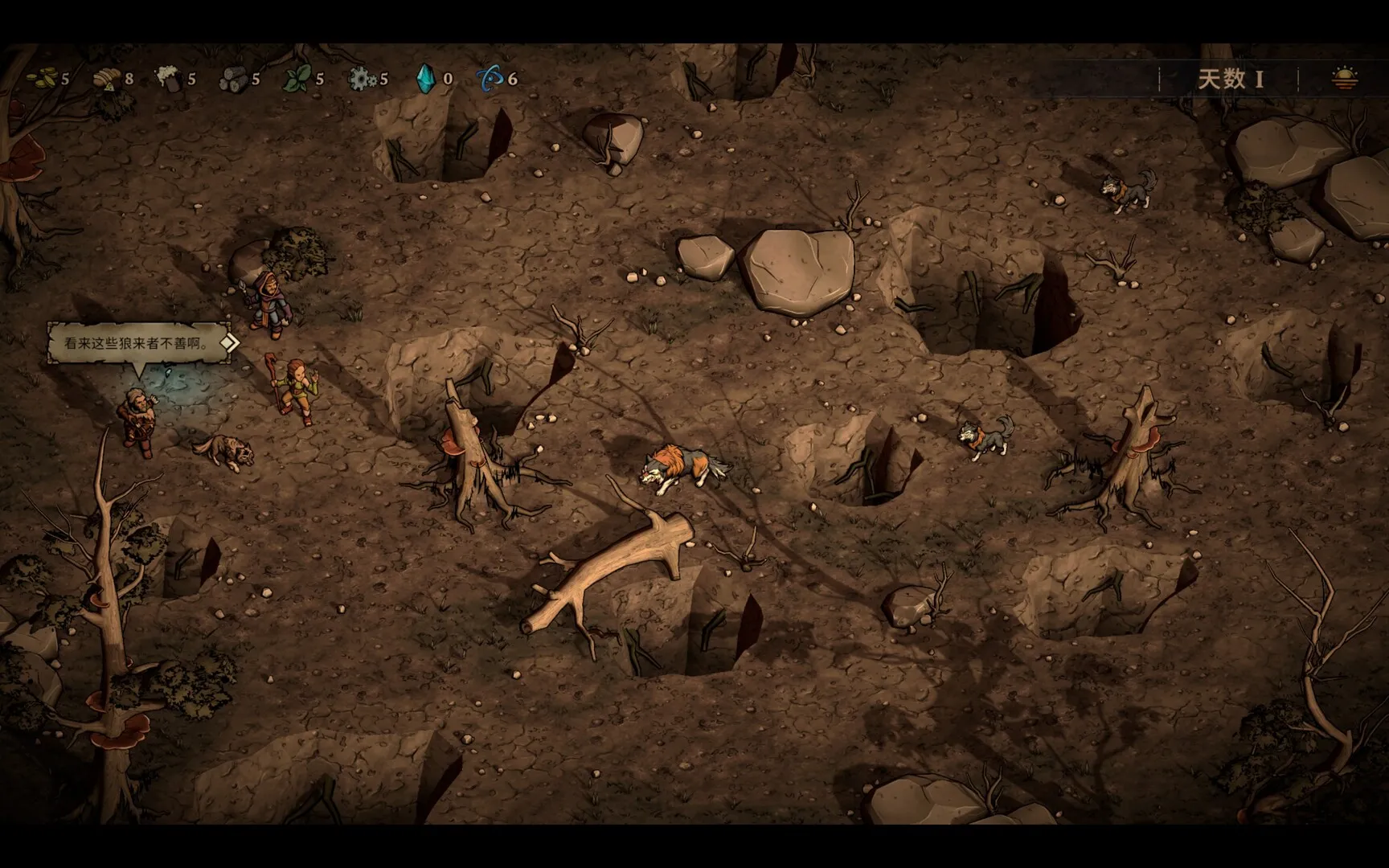Select the wood logs resource icon

tap(233, 78)
